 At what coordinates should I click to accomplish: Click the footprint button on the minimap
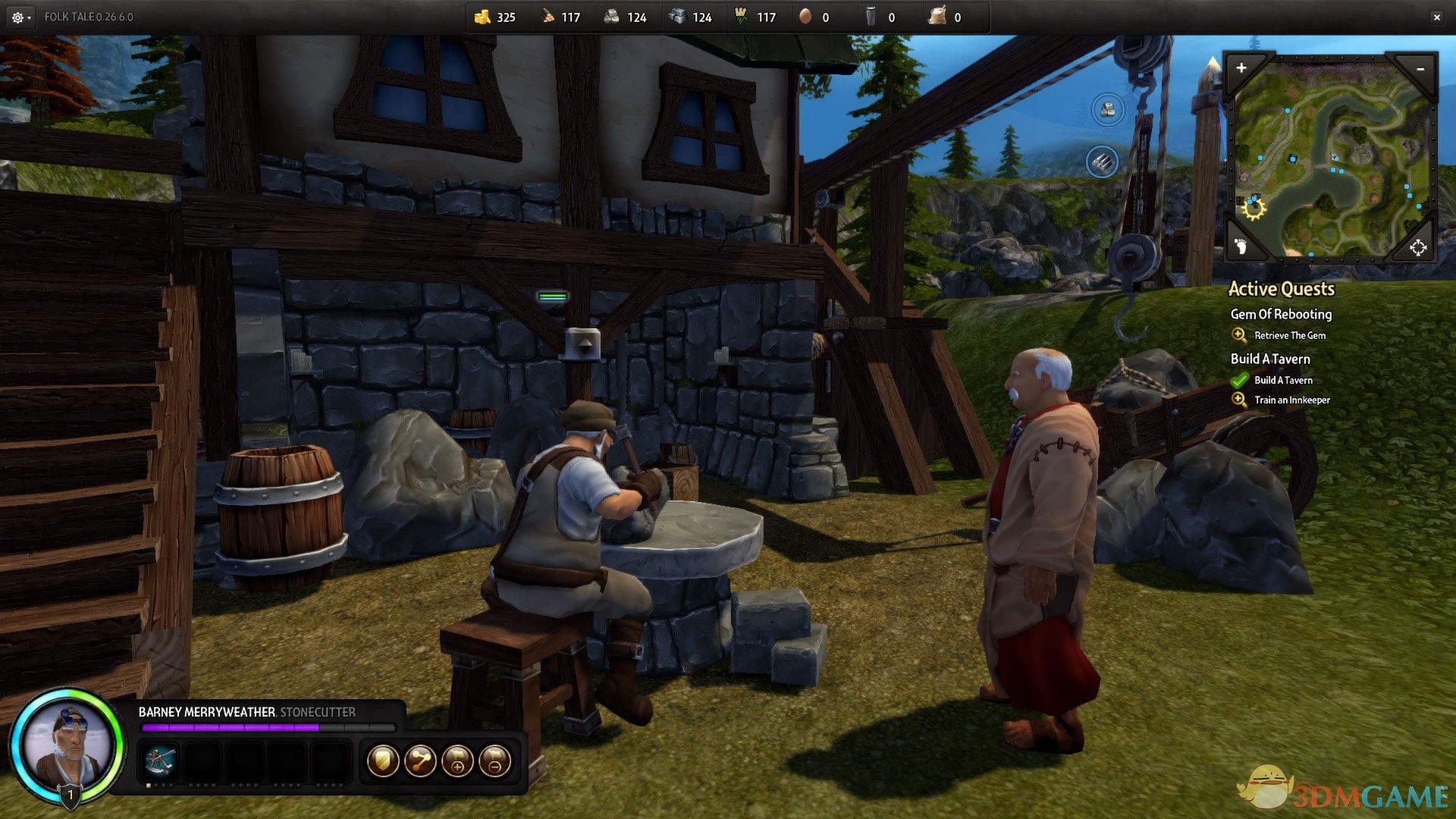point(1241,246)
